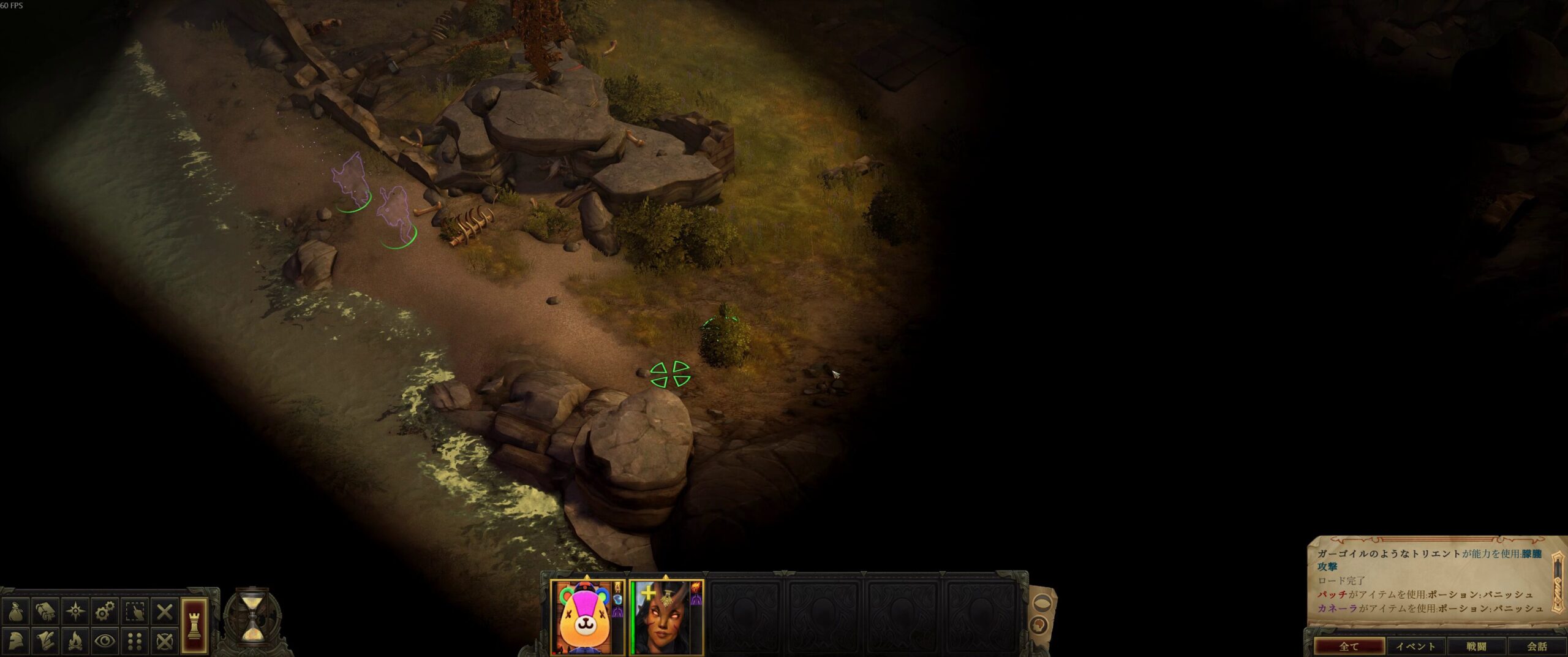Open the character sheet helmet icon
The width and height of the screenshot is (1568, 657).
click(x=15, y=641)
